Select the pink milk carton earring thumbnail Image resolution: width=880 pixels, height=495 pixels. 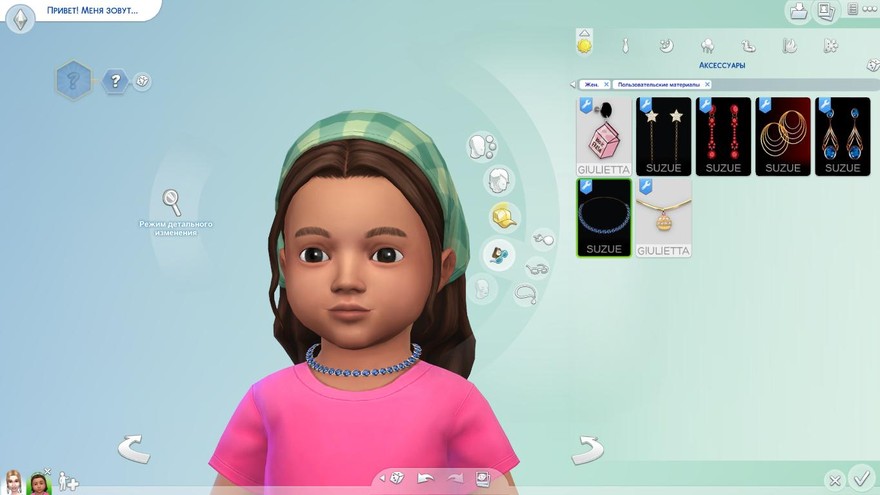pyautogui.click(x=604, y=135)
